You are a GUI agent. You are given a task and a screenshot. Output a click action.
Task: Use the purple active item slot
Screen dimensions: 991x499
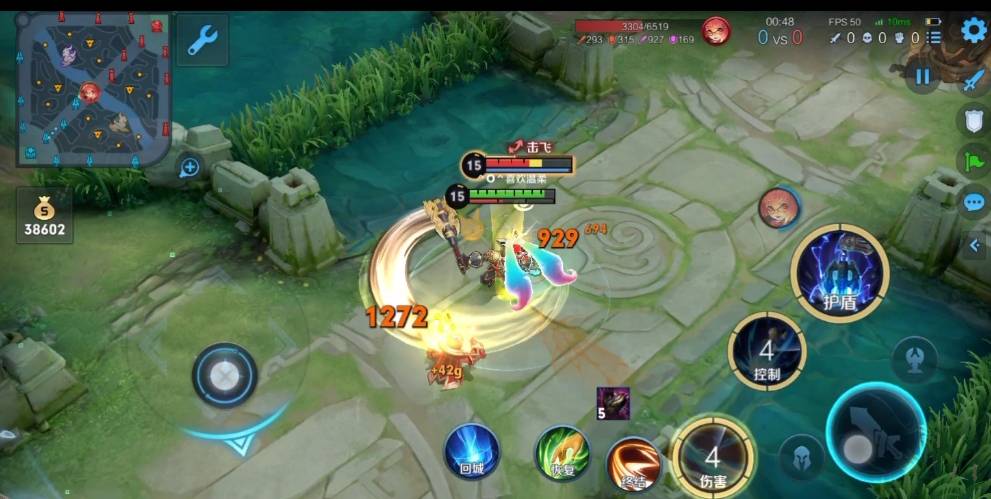(613, 402)
